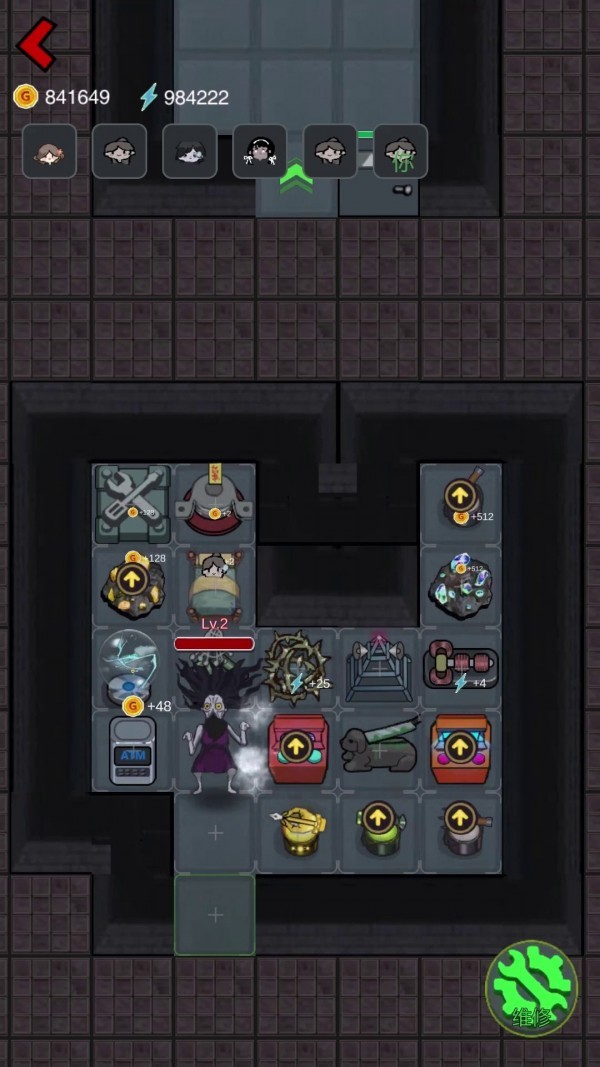Select the ATM machine tile
This screenshot has height=1067, width=600.
coord(132,750)
